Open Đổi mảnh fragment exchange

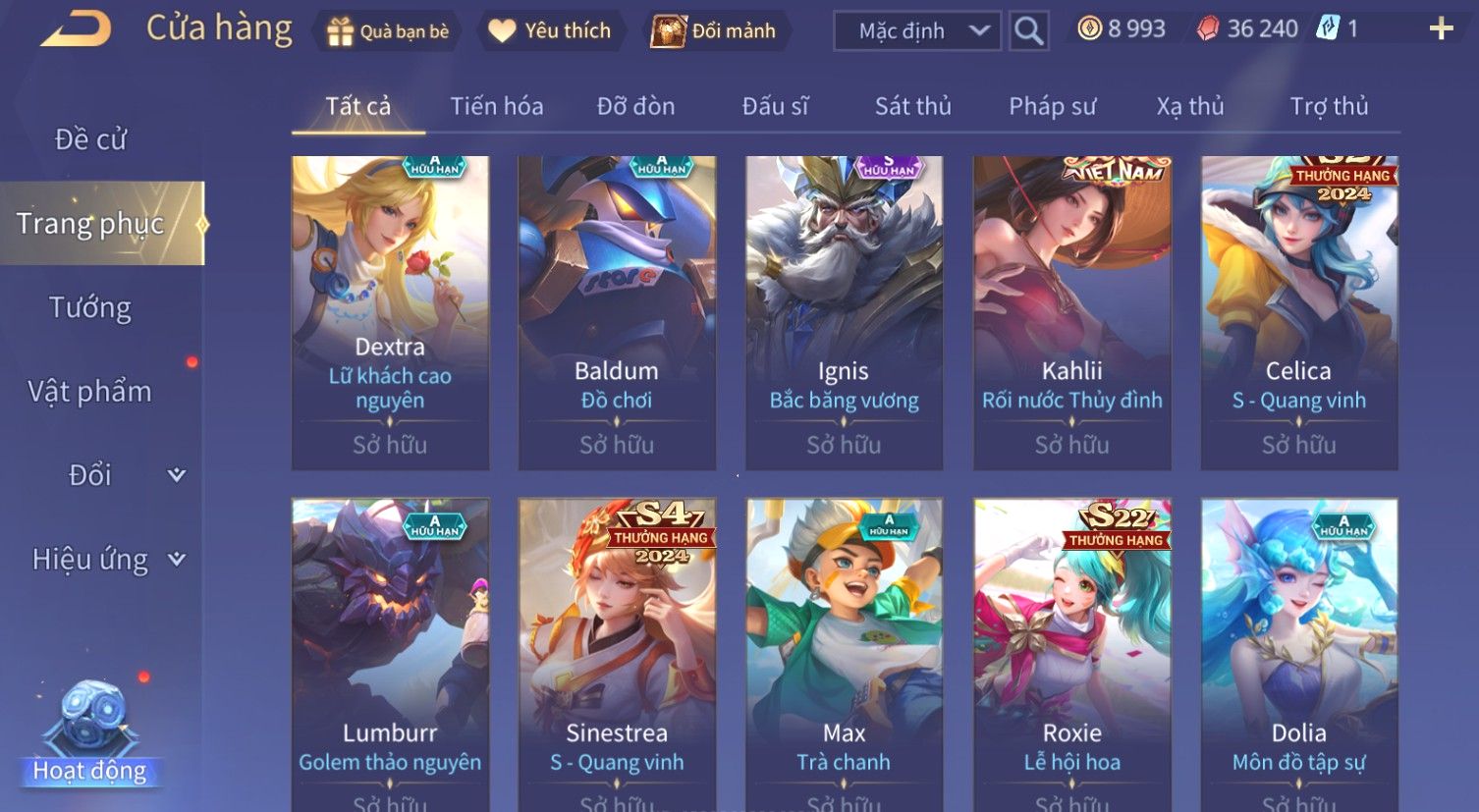pos(716,31)
